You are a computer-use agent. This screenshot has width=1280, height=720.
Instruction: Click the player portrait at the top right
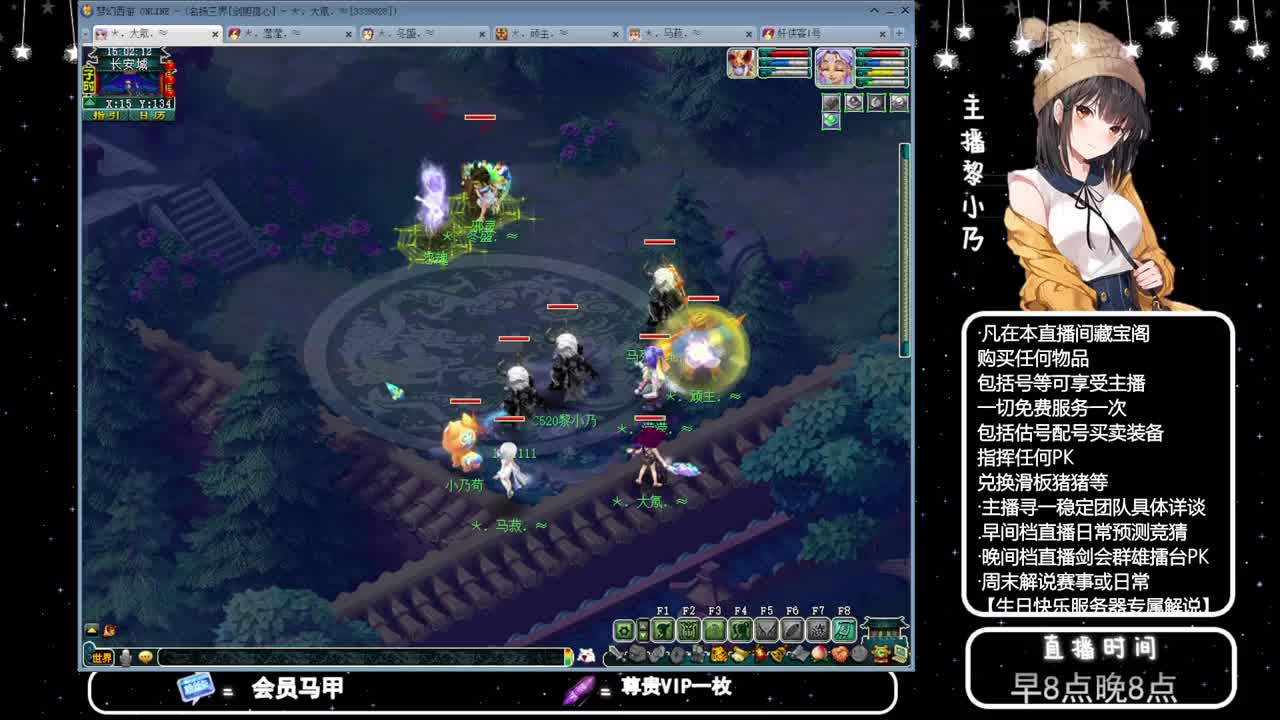pos(834,67)
